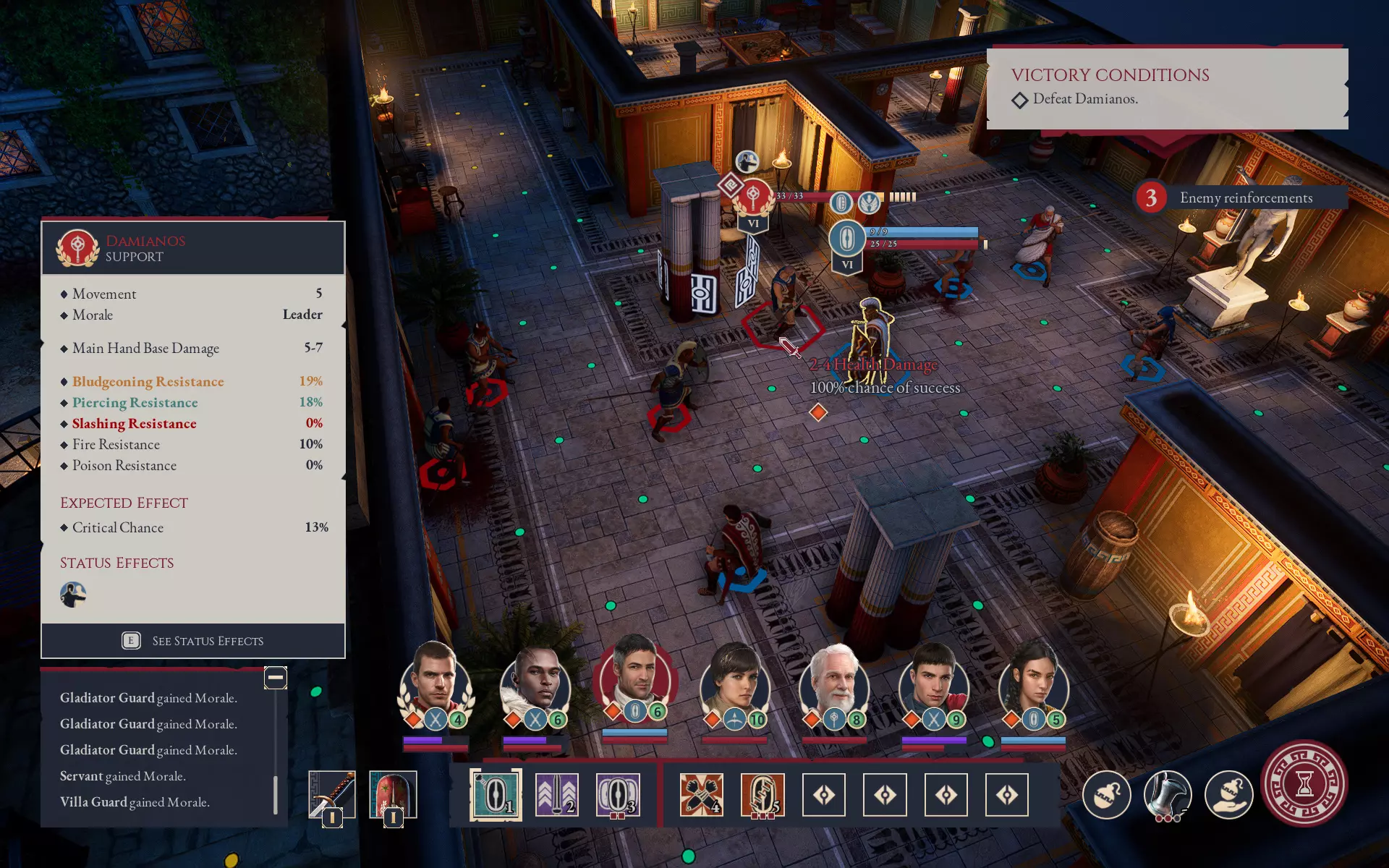The height and width of the screenshot is (868, 1389).
Task: Select ability 5 orange shield skill
Action: tap(762, 794)
